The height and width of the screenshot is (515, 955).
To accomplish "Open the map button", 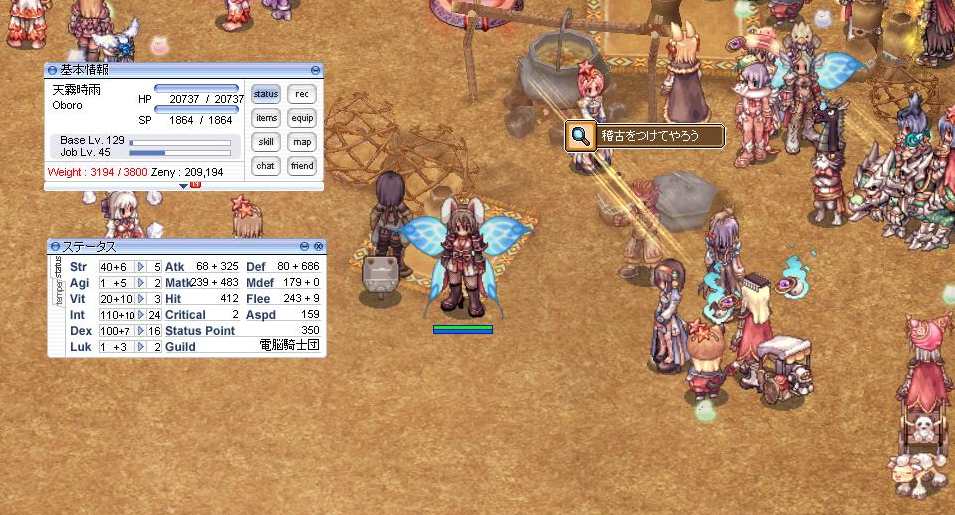I will [x=301, y=142].
